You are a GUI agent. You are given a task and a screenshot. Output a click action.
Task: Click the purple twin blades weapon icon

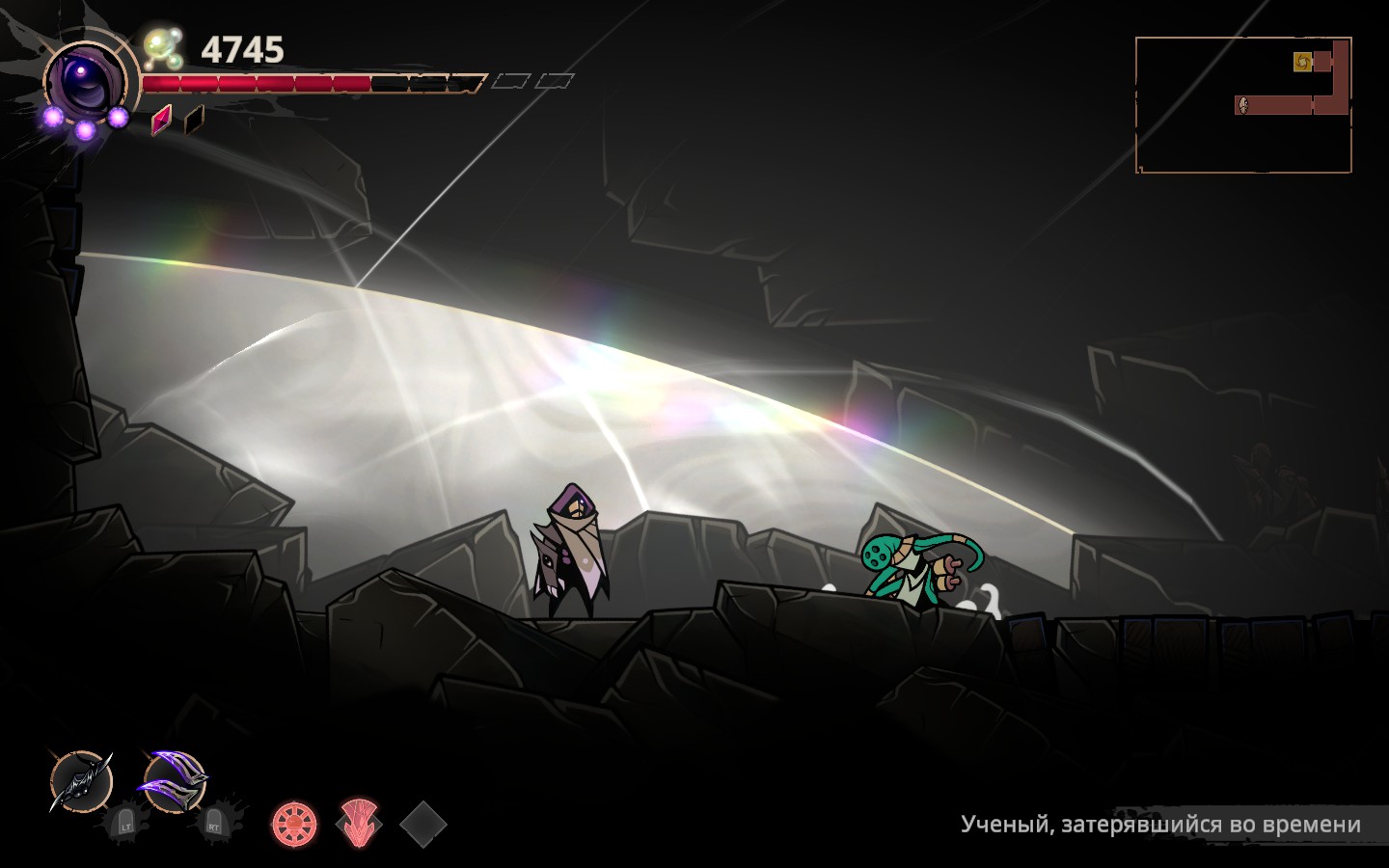point(174,779)
